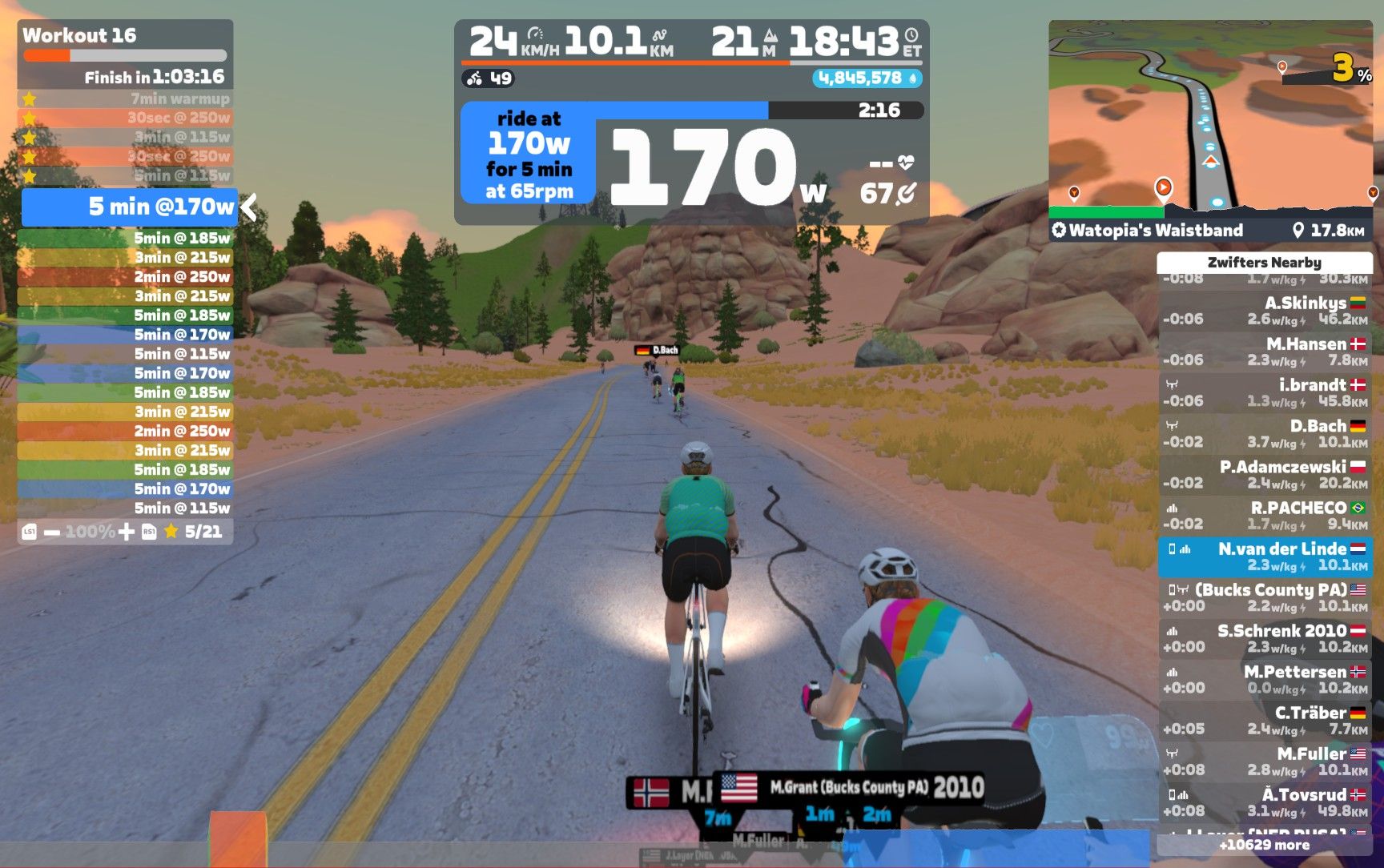Screen dimensions: 1384x868
Task: View rider D.Bach in the nearby list
Action: click(x=1265, y=433)
